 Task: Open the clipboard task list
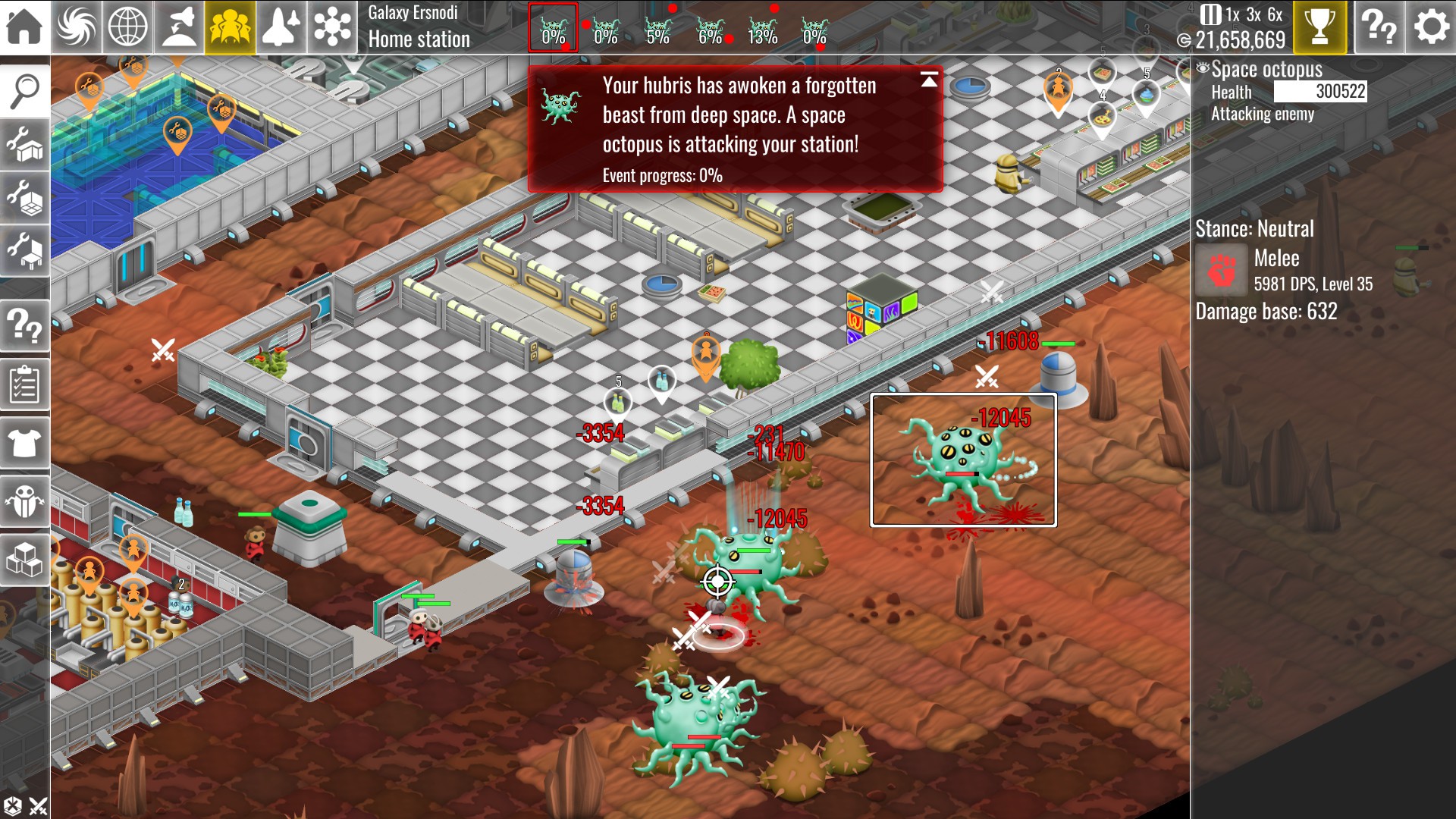pyautogui.click(x=25, y=385)
